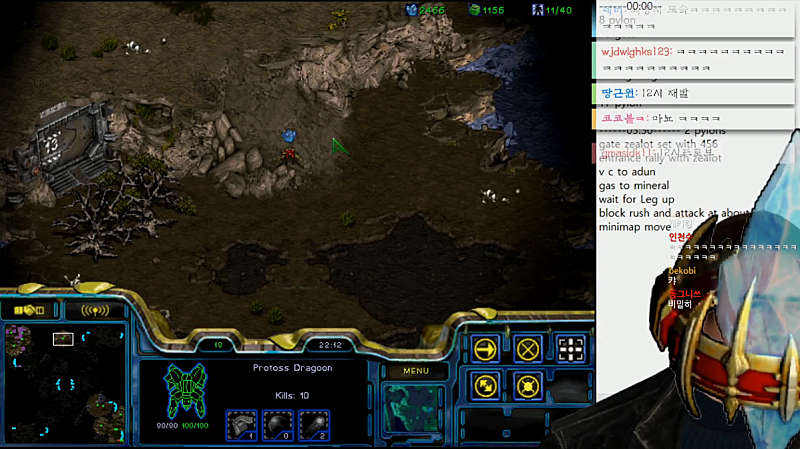This screenshot has height=449, width=800.
Task: Activate the Stop command icon
Action: point(528,348)
